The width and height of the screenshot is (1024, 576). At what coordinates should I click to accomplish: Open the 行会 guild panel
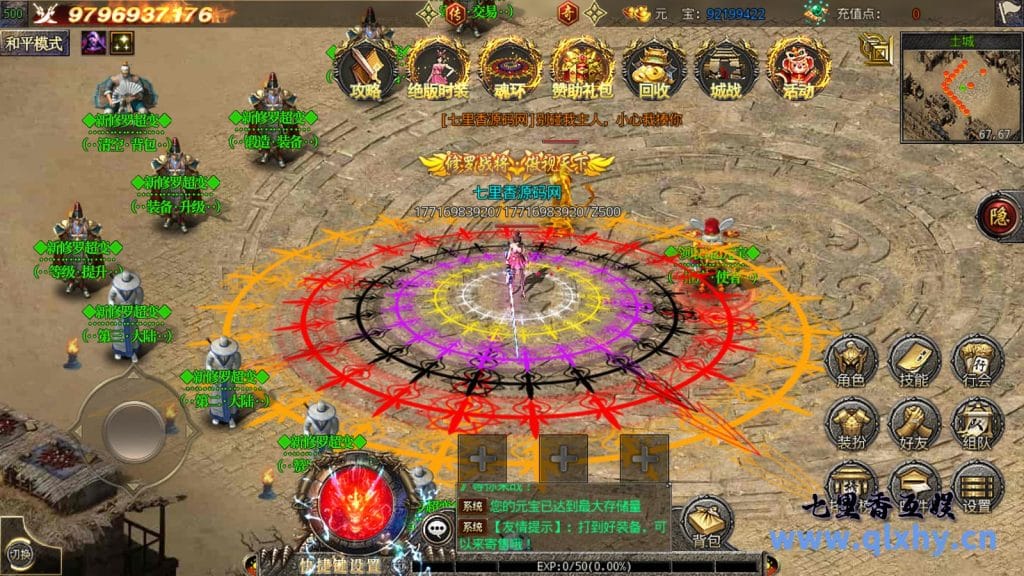pyautogui.click(x=977, y=360)
